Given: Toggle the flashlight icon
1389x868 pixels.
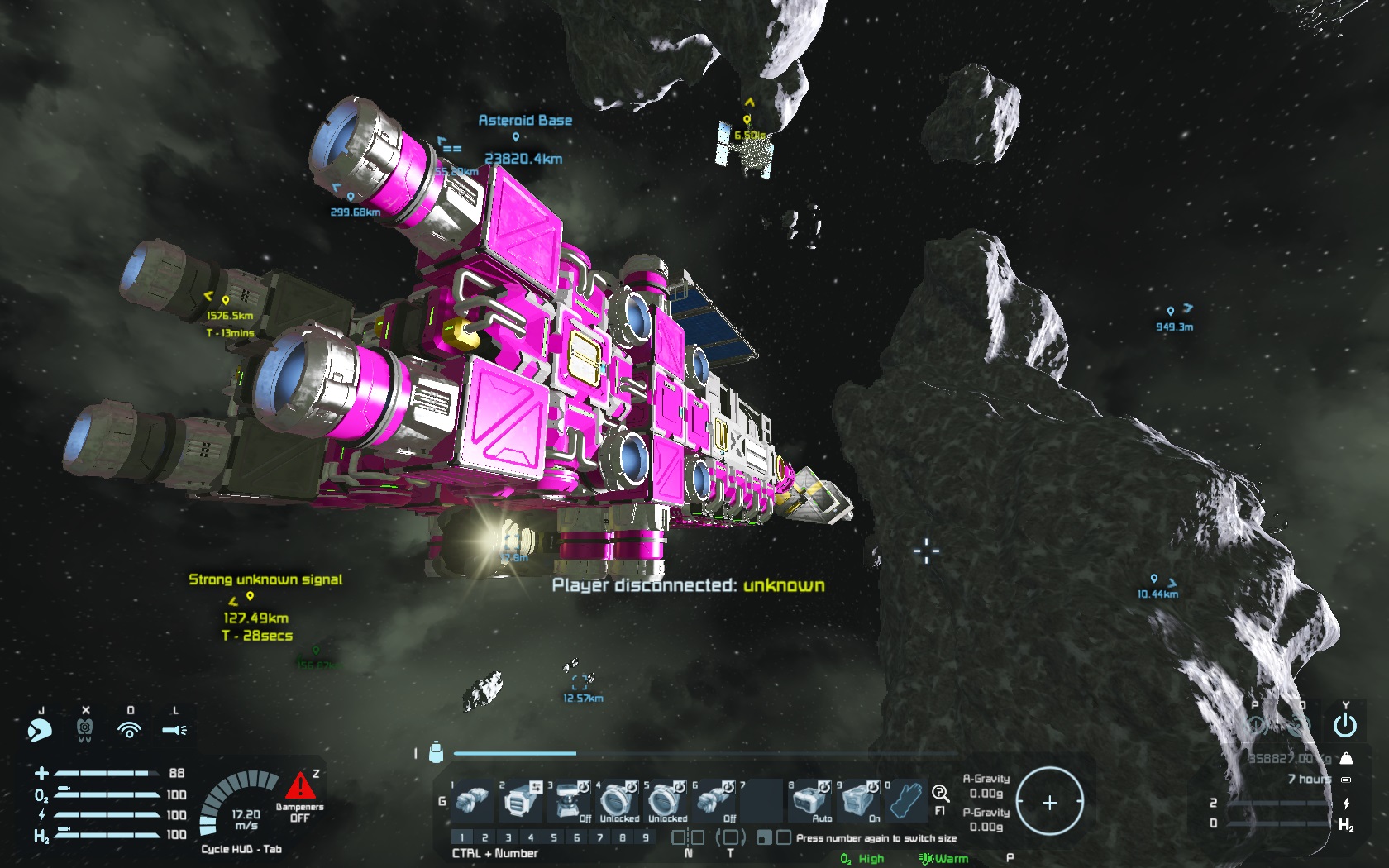Looking at the screenshot, I should 174,730.
